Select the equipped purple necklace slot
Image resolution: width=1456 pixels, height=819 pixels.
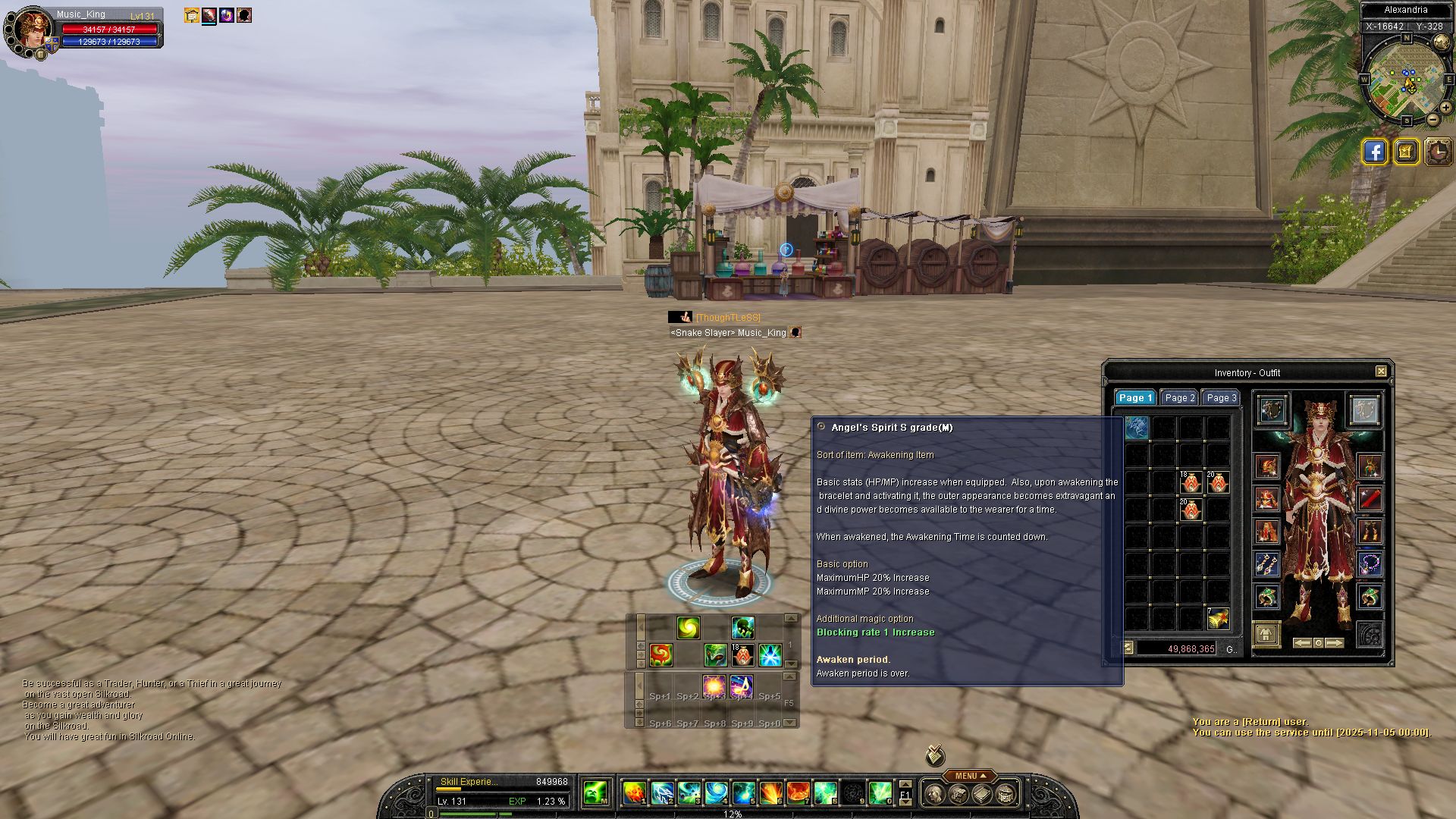(1369, 563)
